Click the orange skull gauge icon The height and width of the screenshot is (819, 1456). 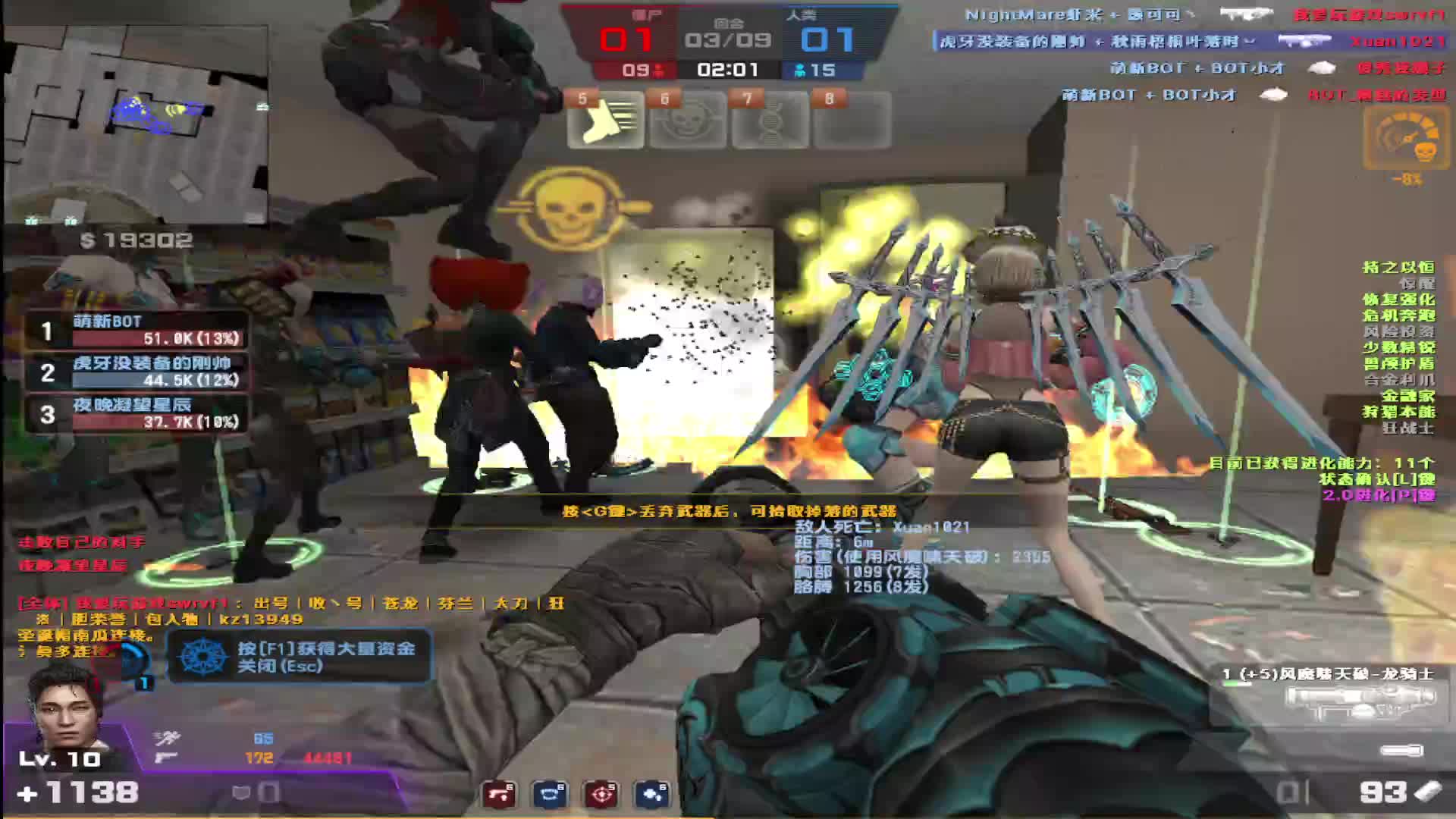(1407, 139)
